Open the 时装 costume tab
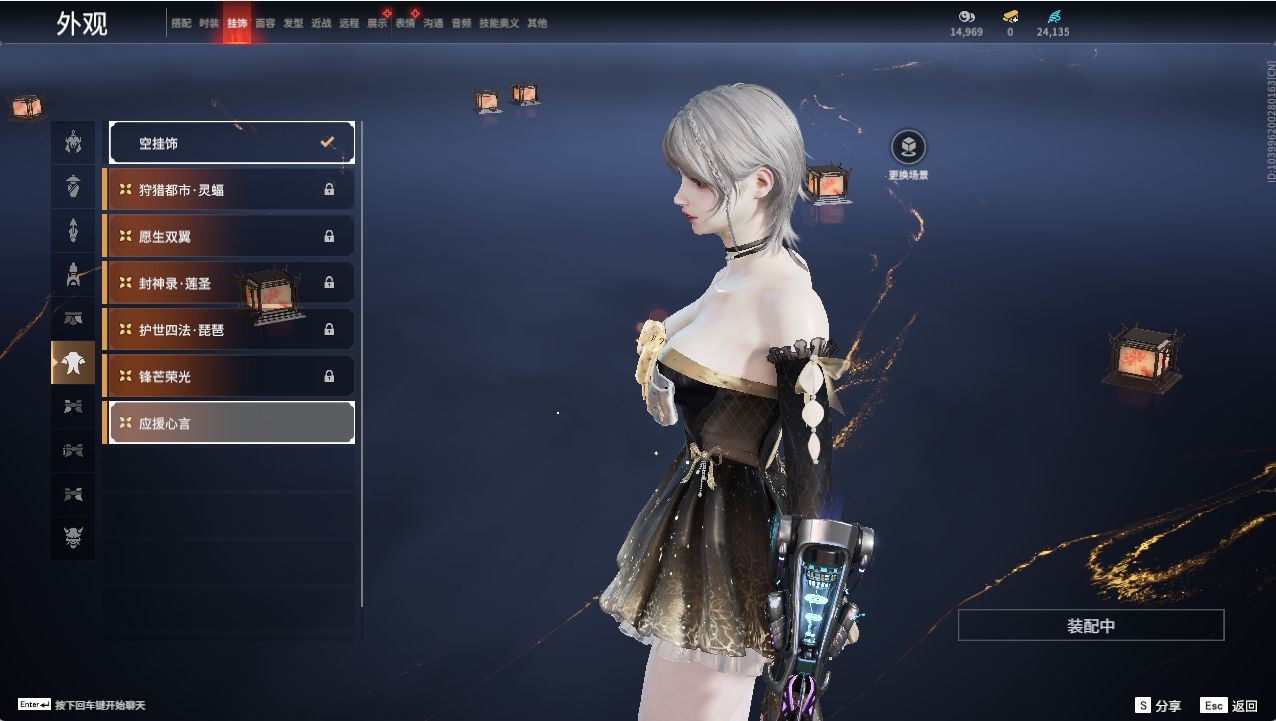 (x=209, y=23)
